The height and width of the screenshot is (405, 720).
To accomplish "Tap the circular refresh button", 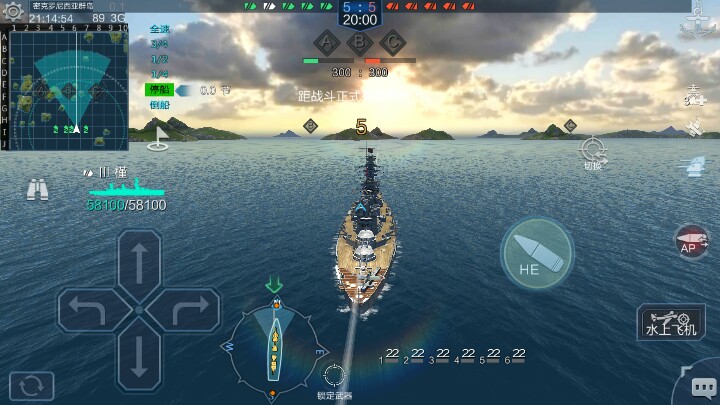I will pyautogui.click(x=31, y=384).
